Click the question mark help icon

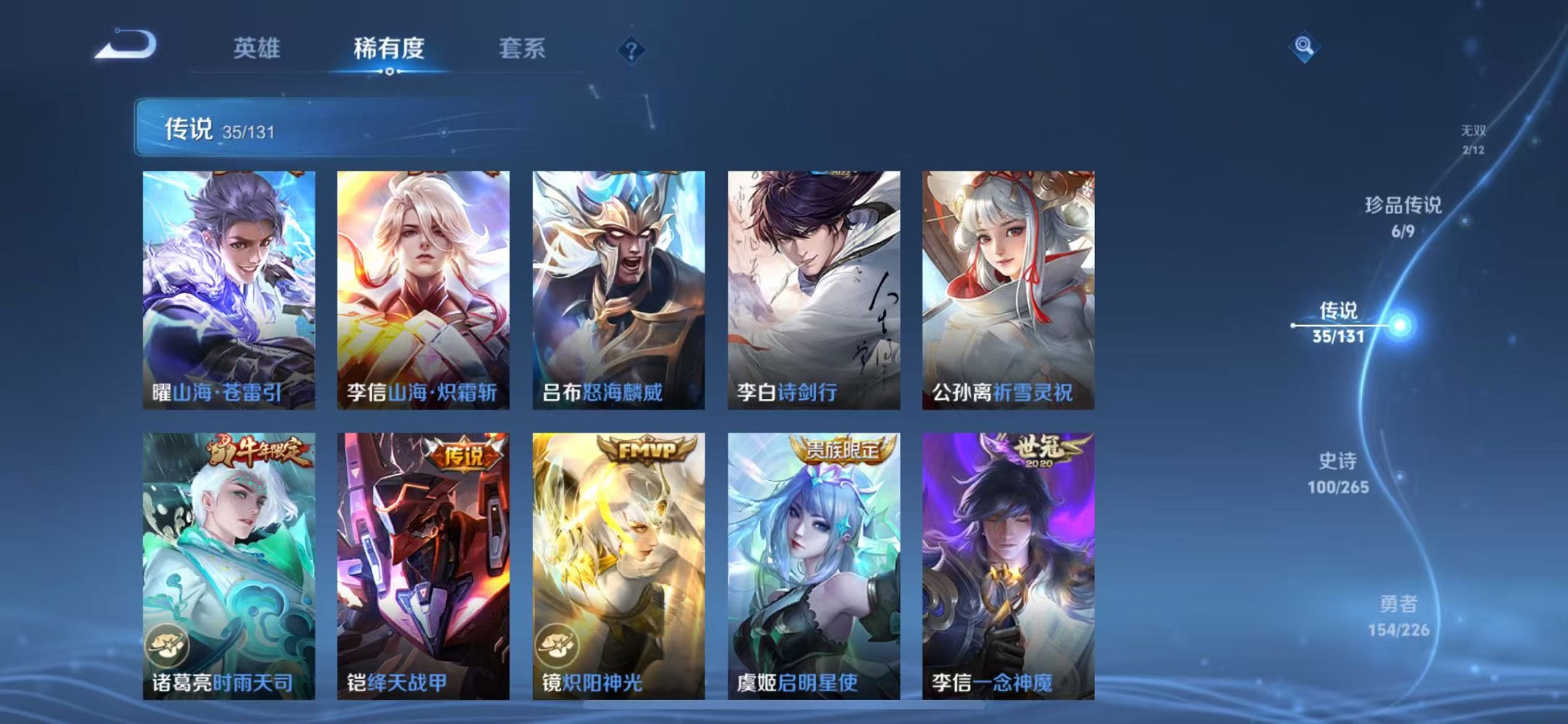631,50
